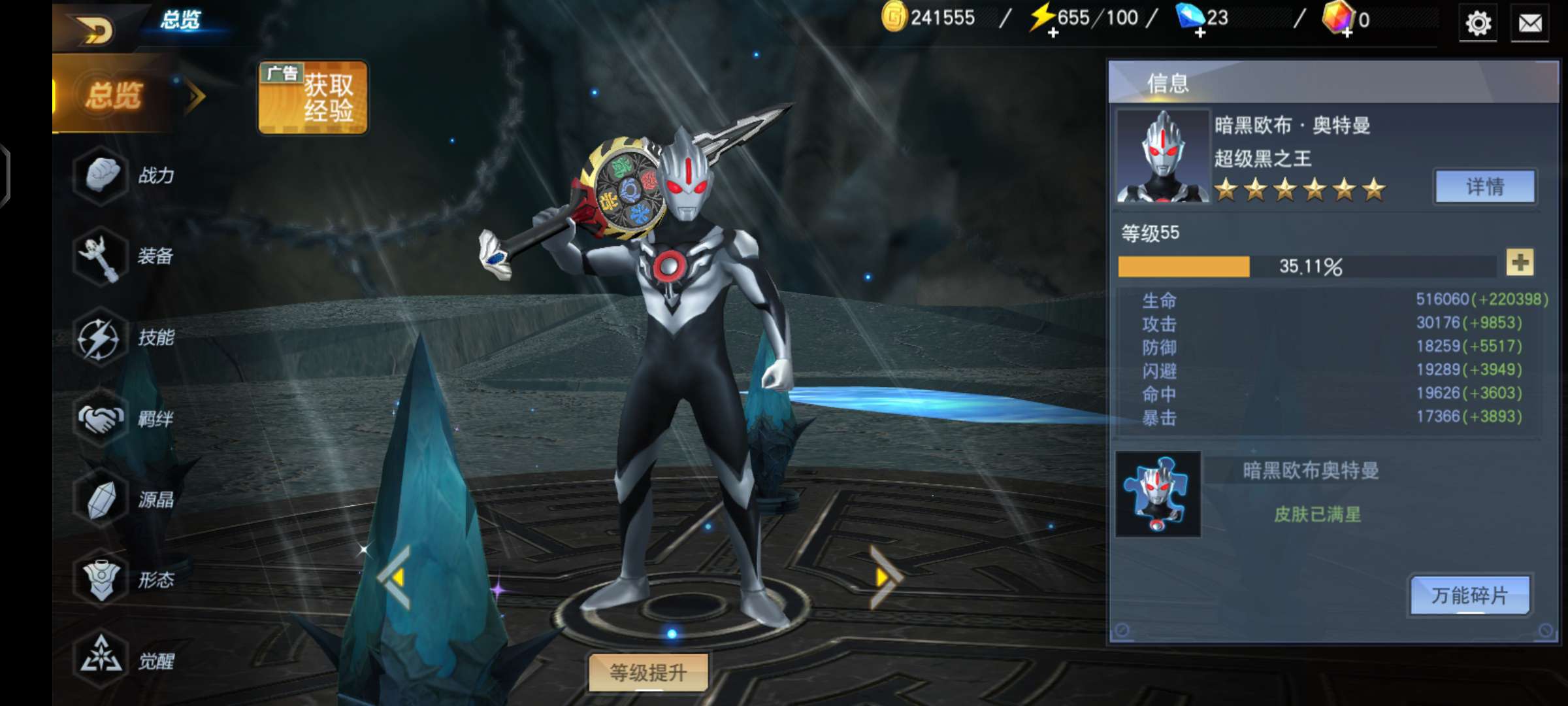
Task: Open the 装备 equipment menu
Action: (x=124, y=256)
